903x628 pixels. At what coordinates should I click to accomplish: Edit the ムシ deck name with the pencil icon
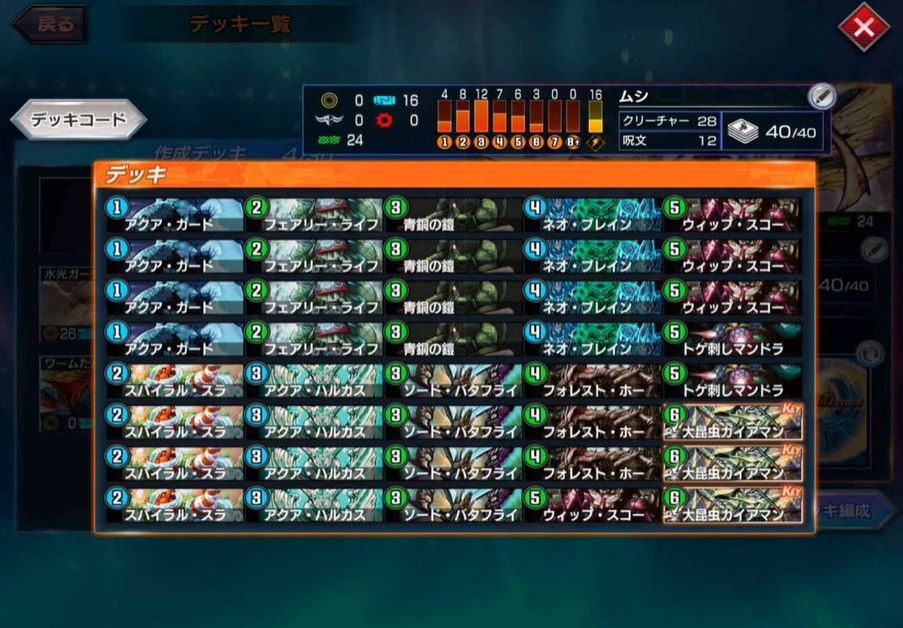pos(821,96)
